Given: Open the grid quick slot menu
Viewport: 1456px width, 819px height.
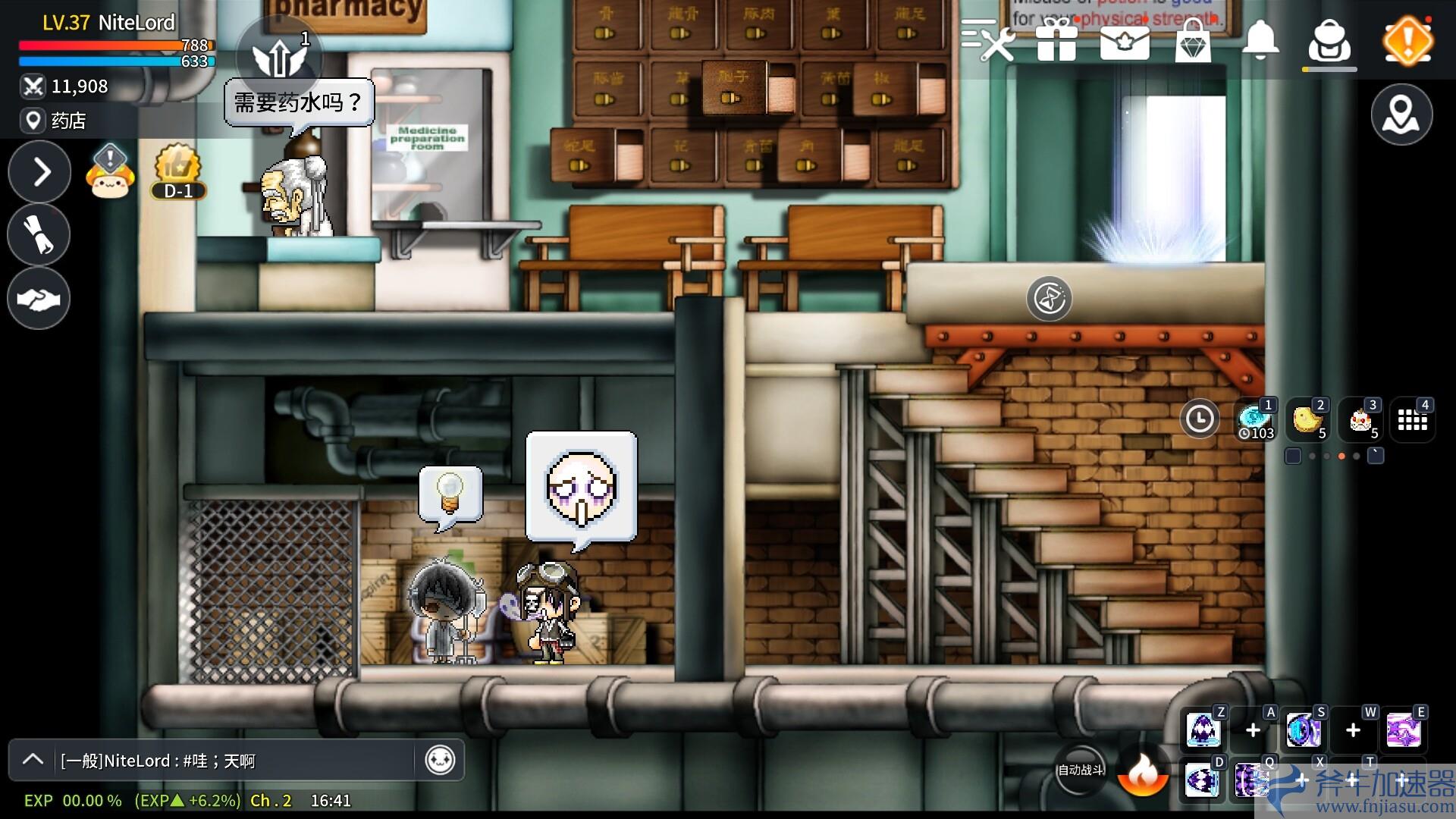Looking at the screenshot, I should (x=1412, y=419).
